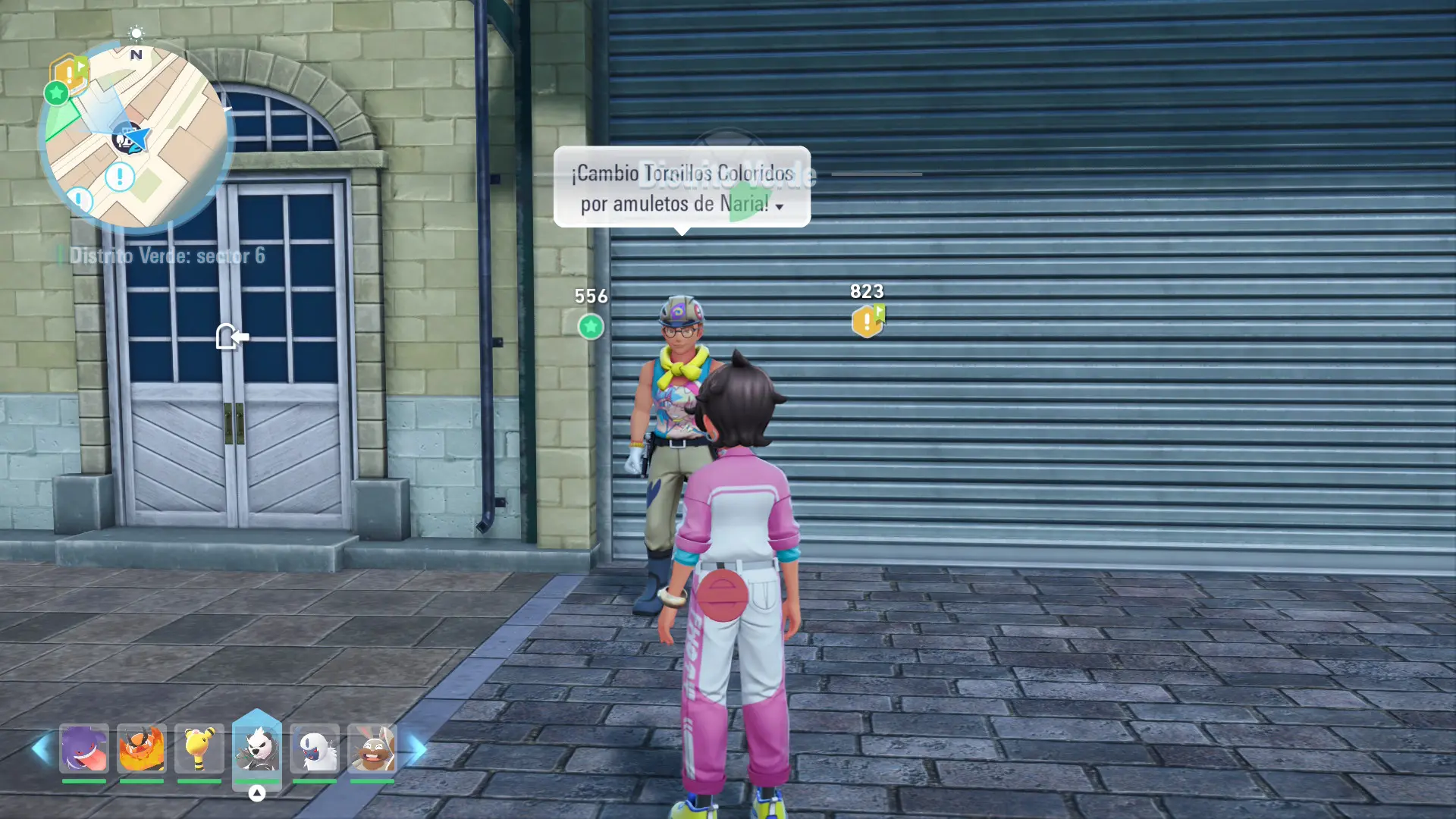Click the left party cycle arrow
1456x819 pixels.
point(41,749)
